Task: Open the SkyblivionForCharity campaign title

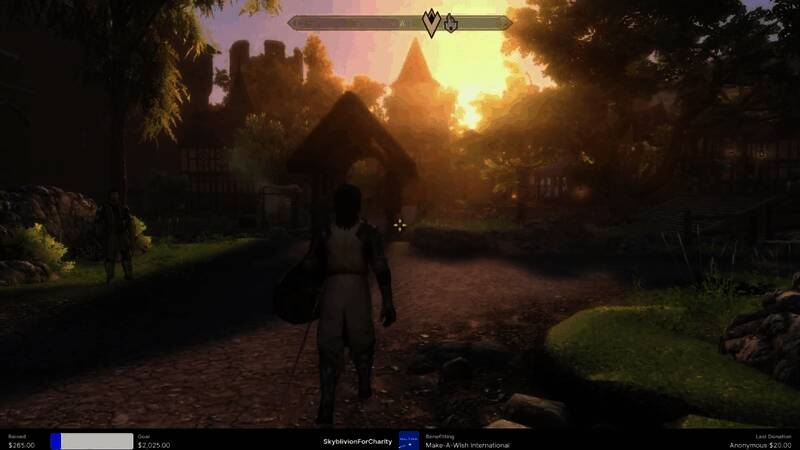Action: coord(358,441)
